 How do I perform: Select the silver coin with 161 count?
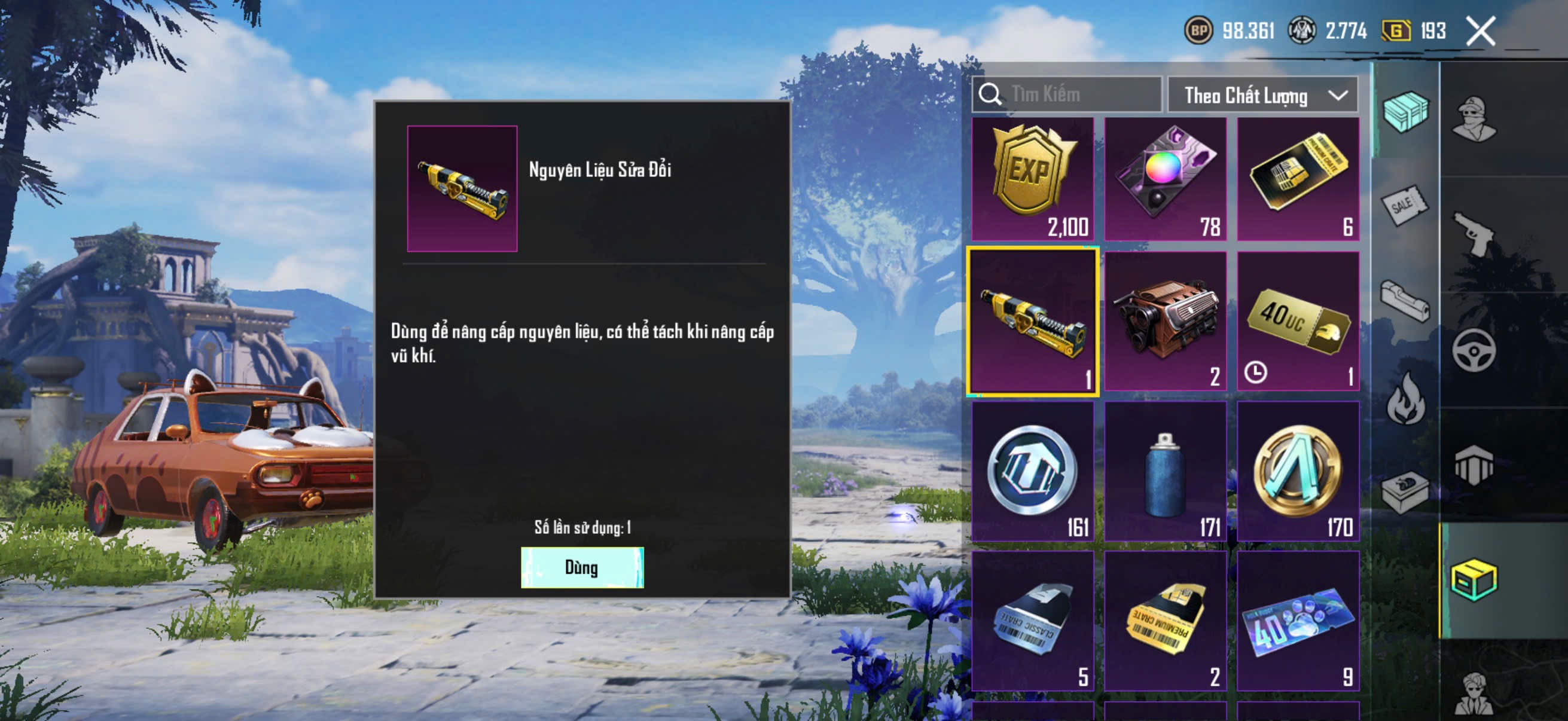pos(1032,471)
